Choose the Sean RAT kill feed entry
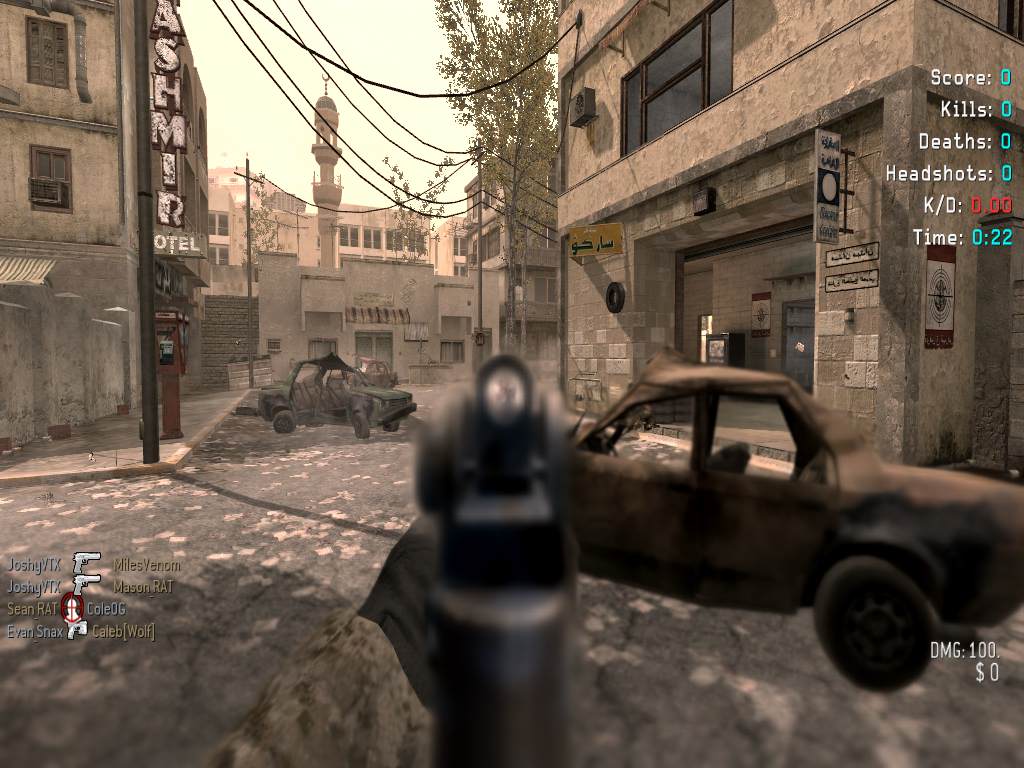Viewport: 1024px width, 768px height. click(x=32, y=608)
